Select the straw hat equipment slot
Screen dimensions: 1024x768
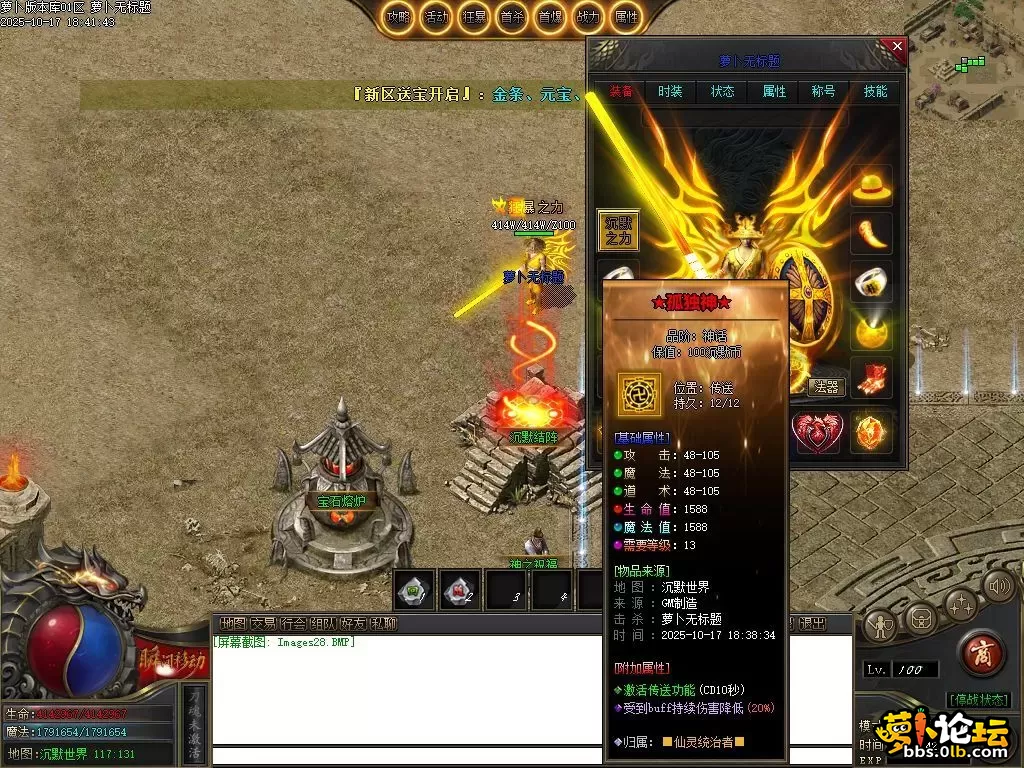point(872,186)
